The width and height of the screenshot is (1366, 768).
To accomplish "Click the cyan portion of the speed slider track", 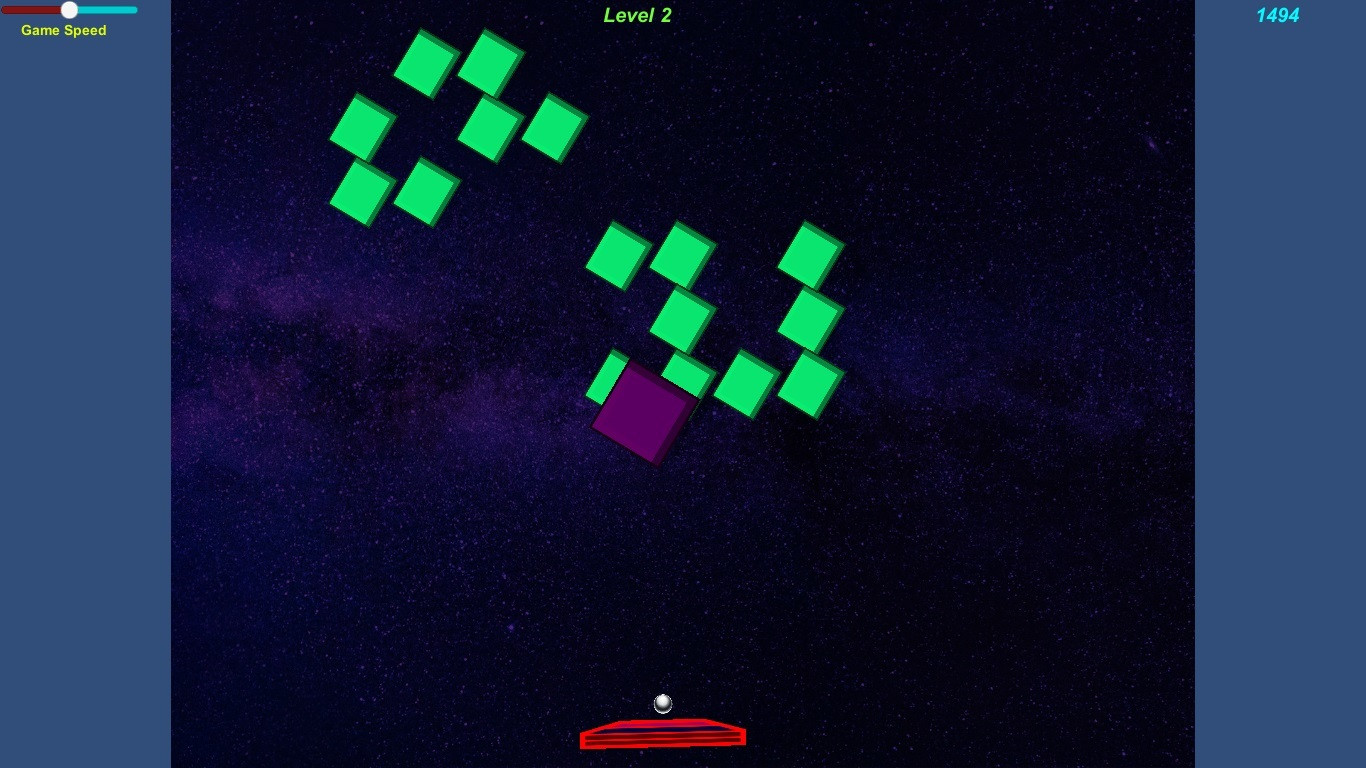I will point(105,9).
